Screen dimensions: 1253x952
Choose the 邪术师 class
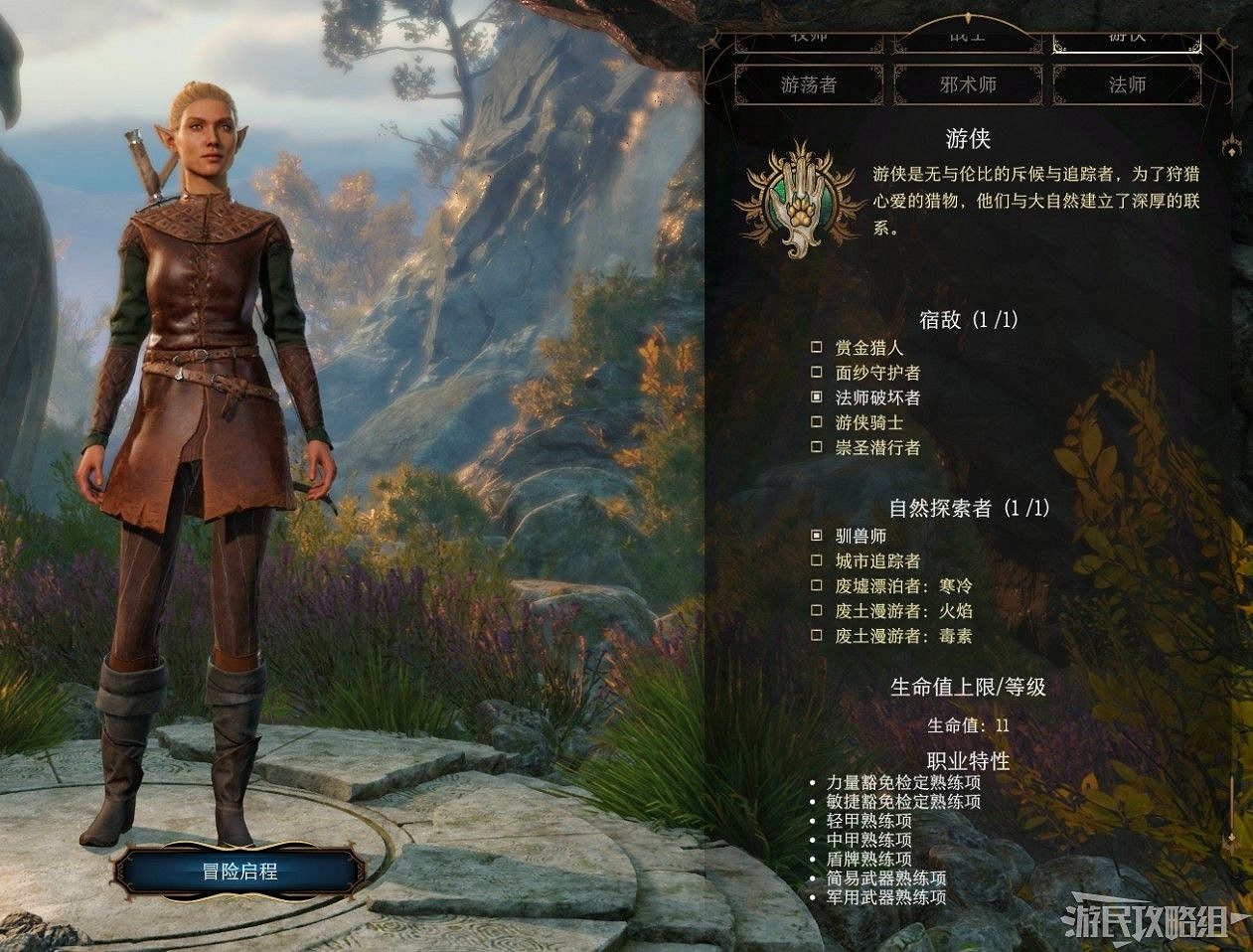click(968, 84)
